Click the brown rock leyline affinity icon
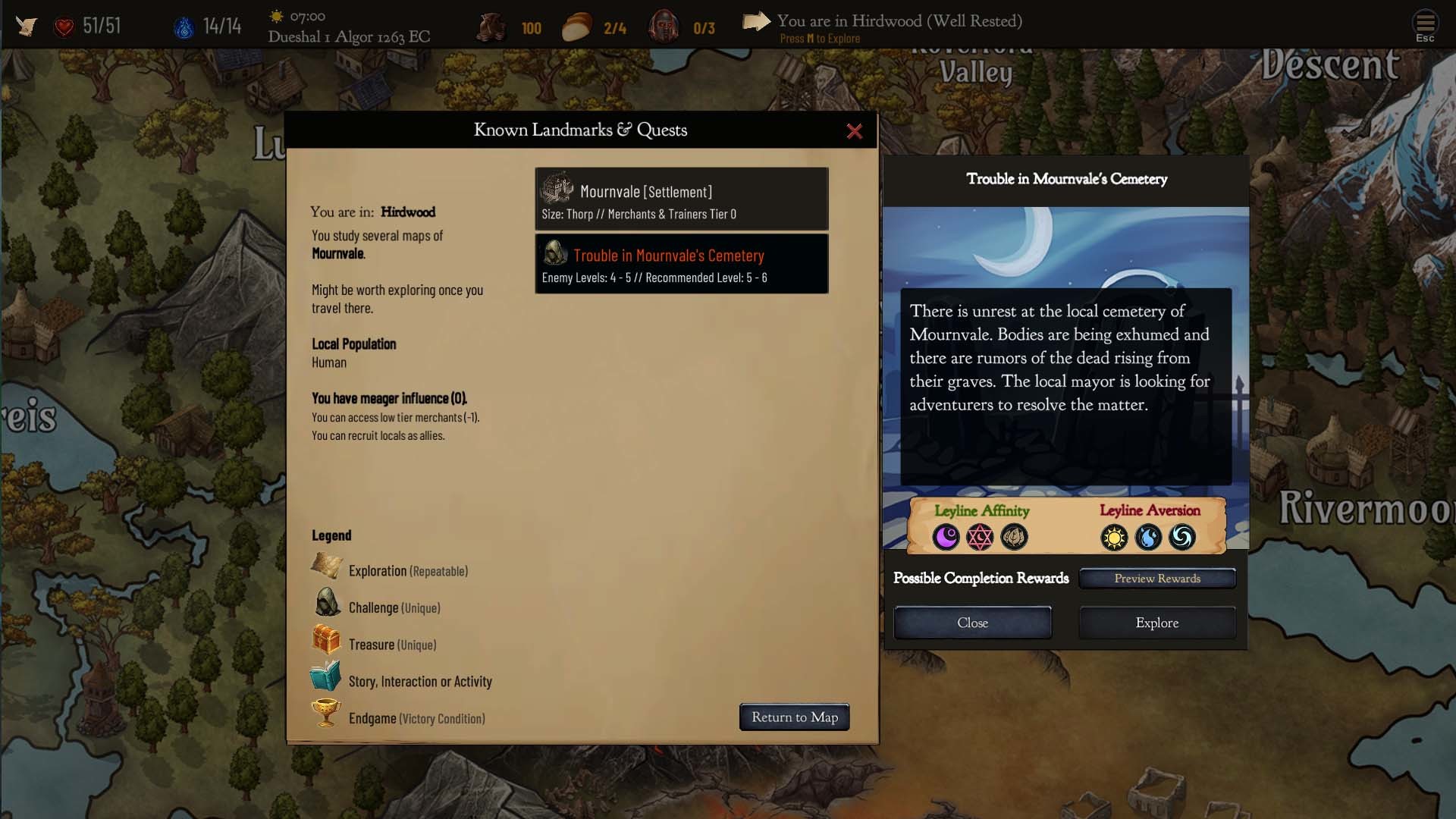The image size is (1456, 819). pos(1014,538)
